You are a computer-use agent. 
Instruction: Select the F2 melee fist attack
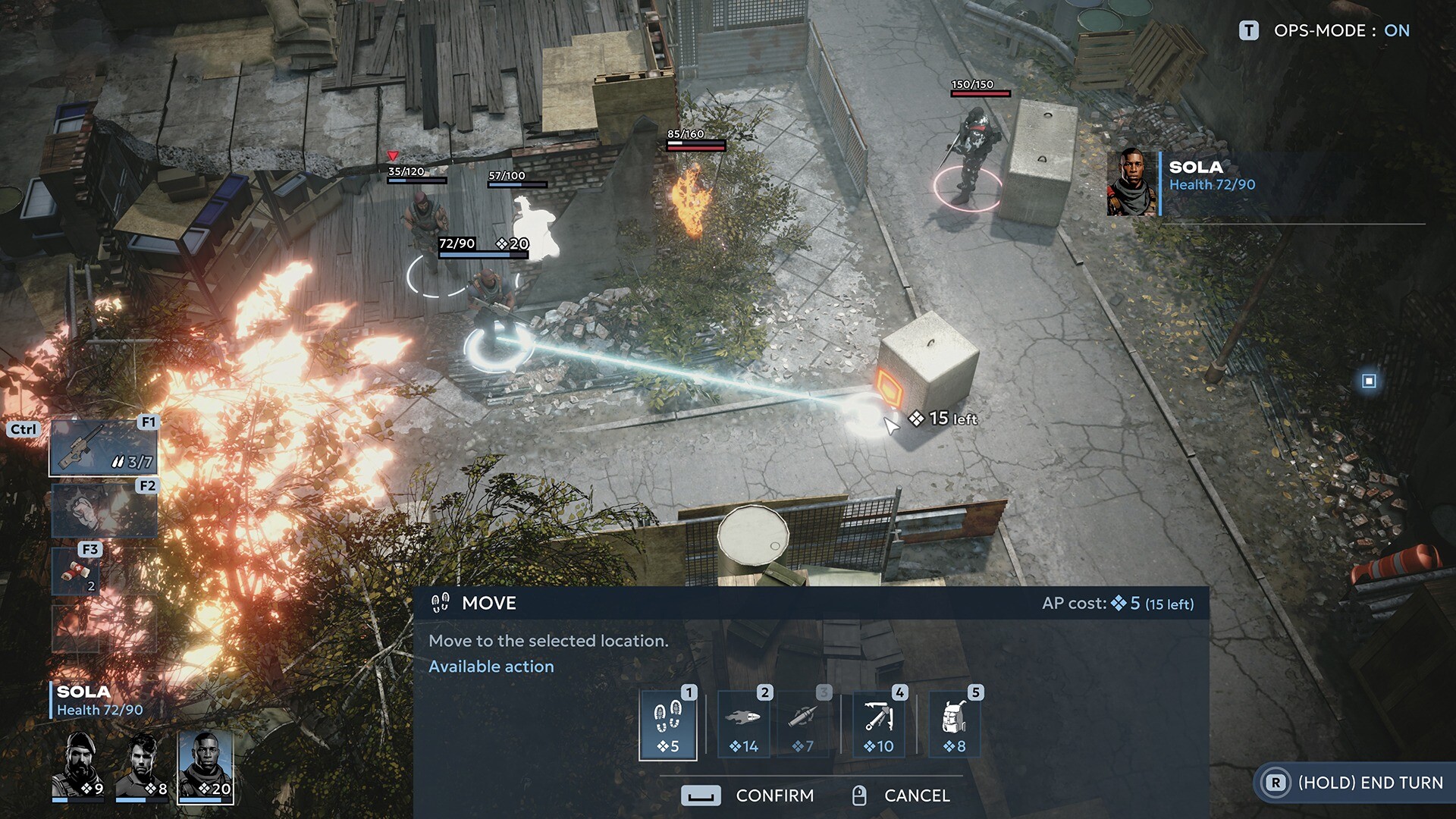[103, 510]
